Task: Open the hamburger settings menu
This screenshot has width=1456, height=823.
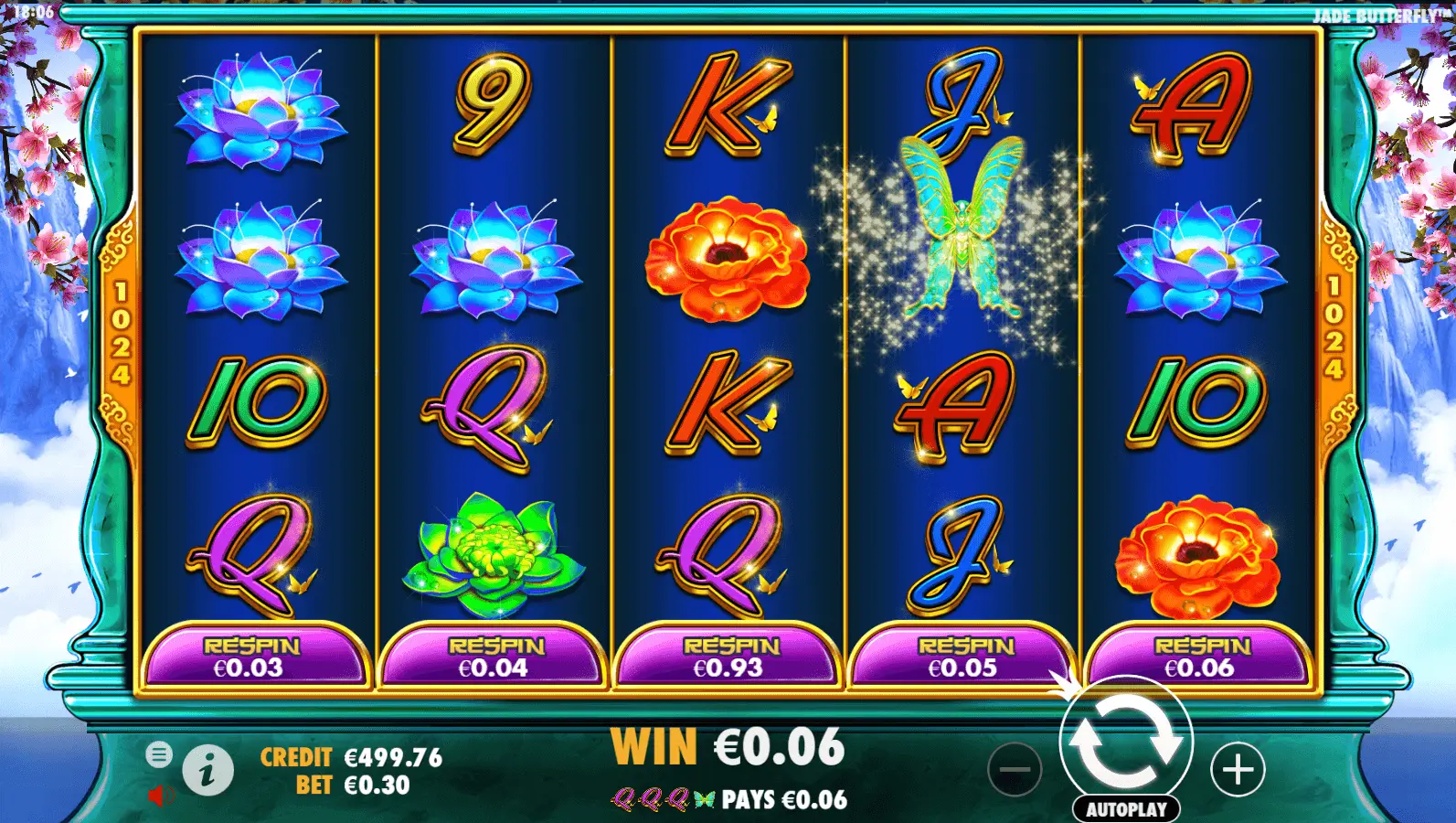Action: 159,754
